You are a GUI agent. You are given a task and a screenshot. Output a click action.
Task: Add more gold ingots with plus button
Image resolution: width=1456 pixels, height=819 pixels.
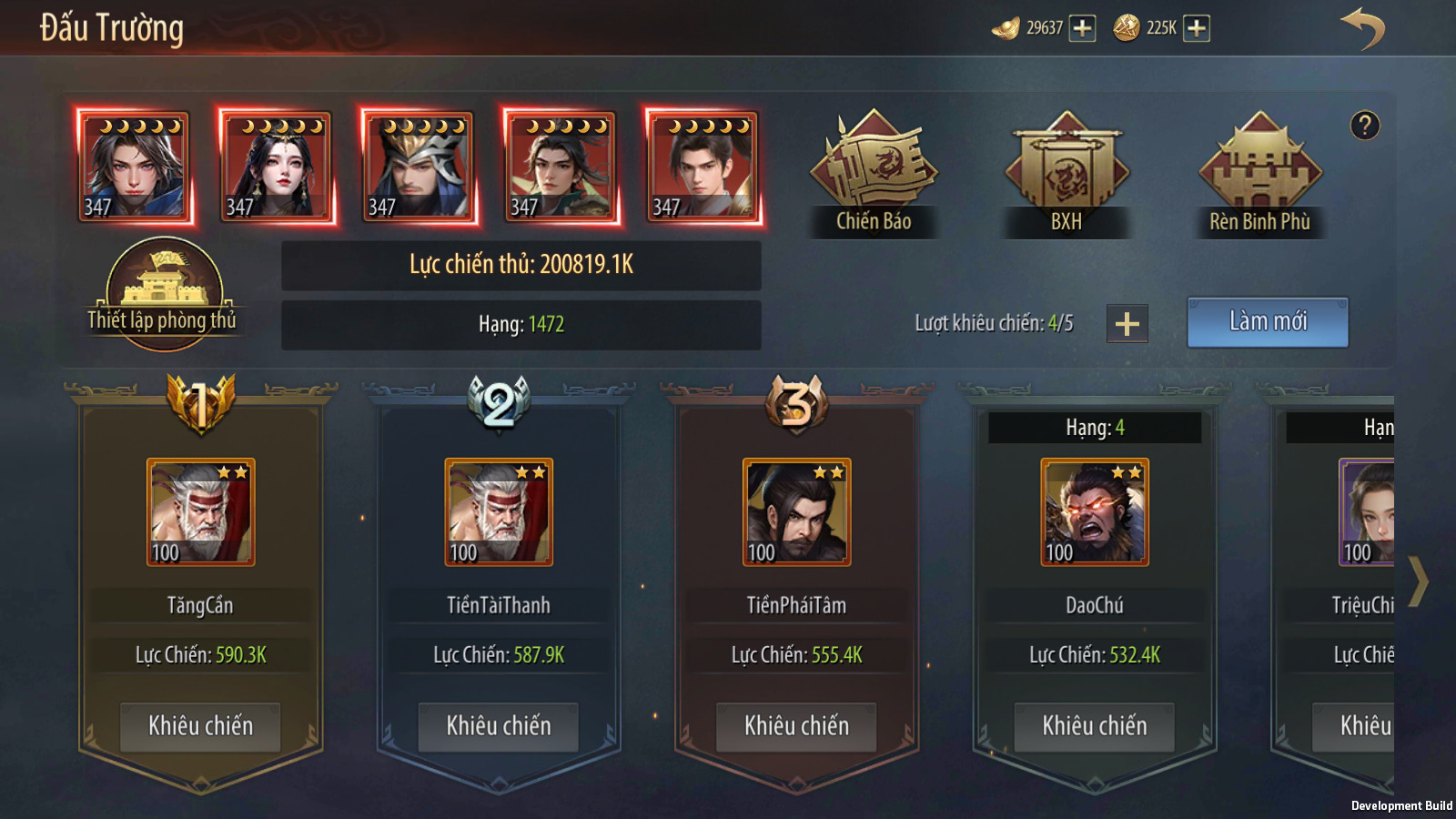1082,28
